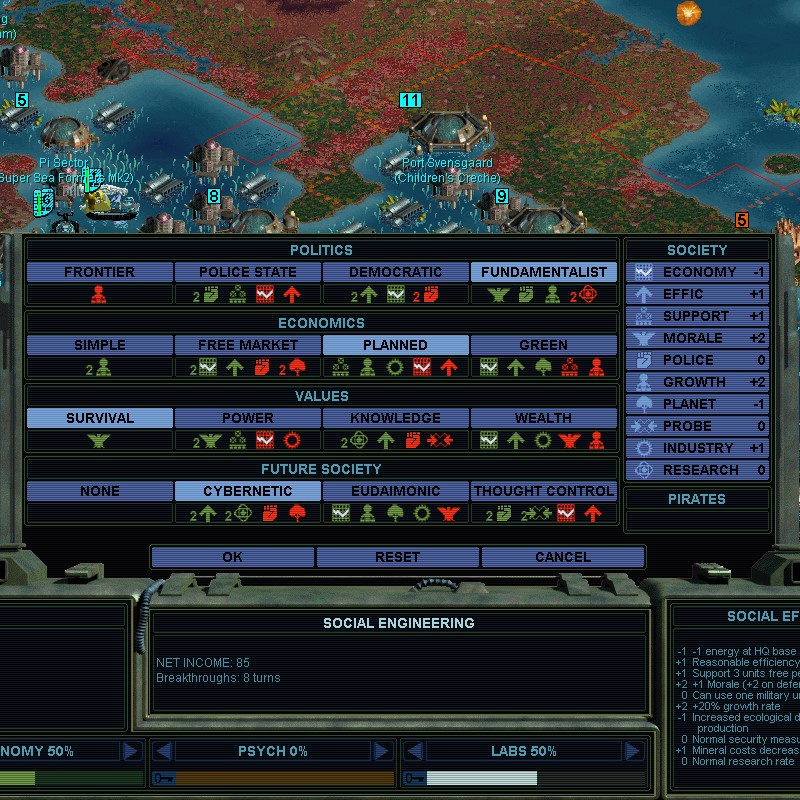Cancel the social engineering dialog
This screenshot has height=800, width=800.
coord(563,557)
